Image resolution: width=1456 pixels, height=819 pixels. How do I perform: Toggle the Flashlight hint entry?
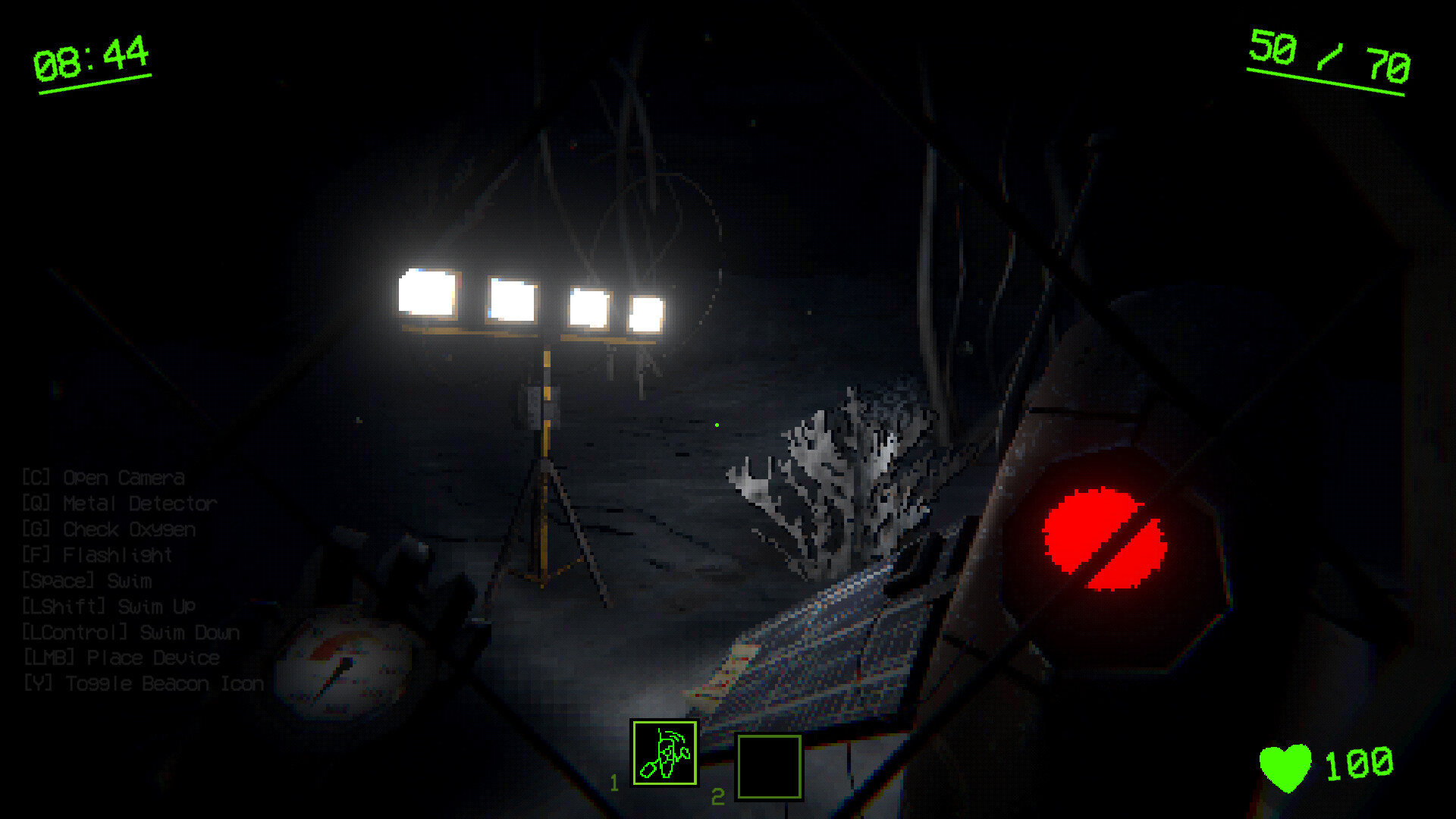(96, 554)
